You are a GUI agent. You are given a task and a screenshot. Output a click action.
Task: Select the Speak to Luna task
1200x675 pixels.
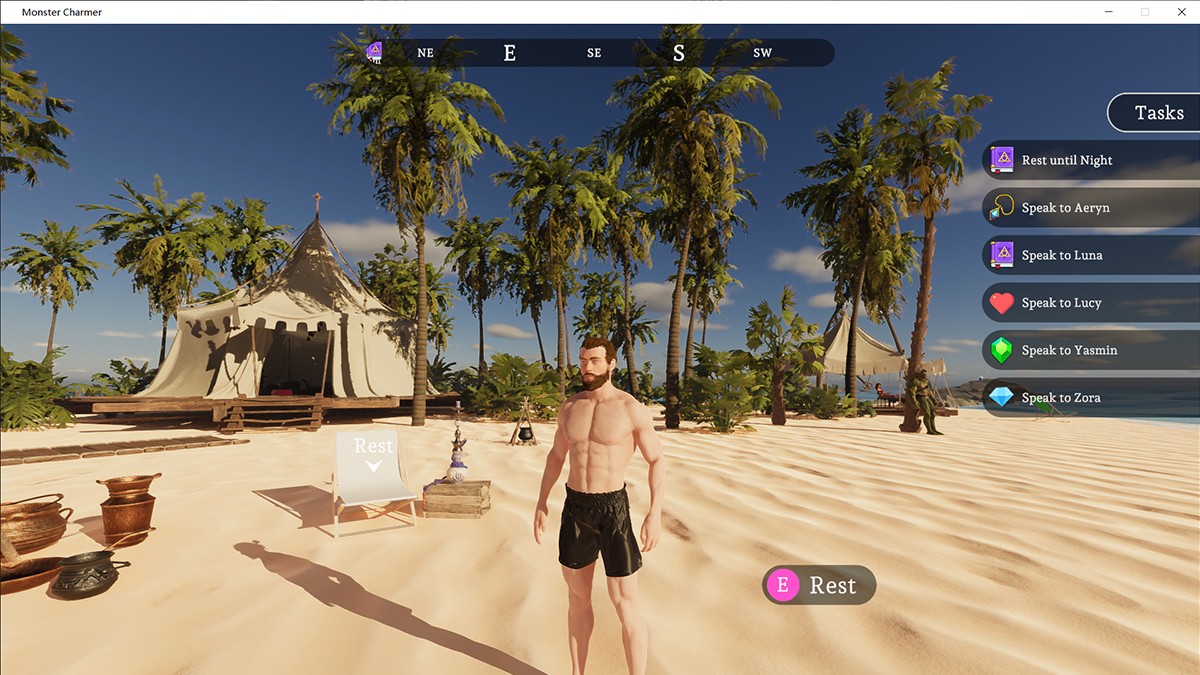coord(1061,255)
